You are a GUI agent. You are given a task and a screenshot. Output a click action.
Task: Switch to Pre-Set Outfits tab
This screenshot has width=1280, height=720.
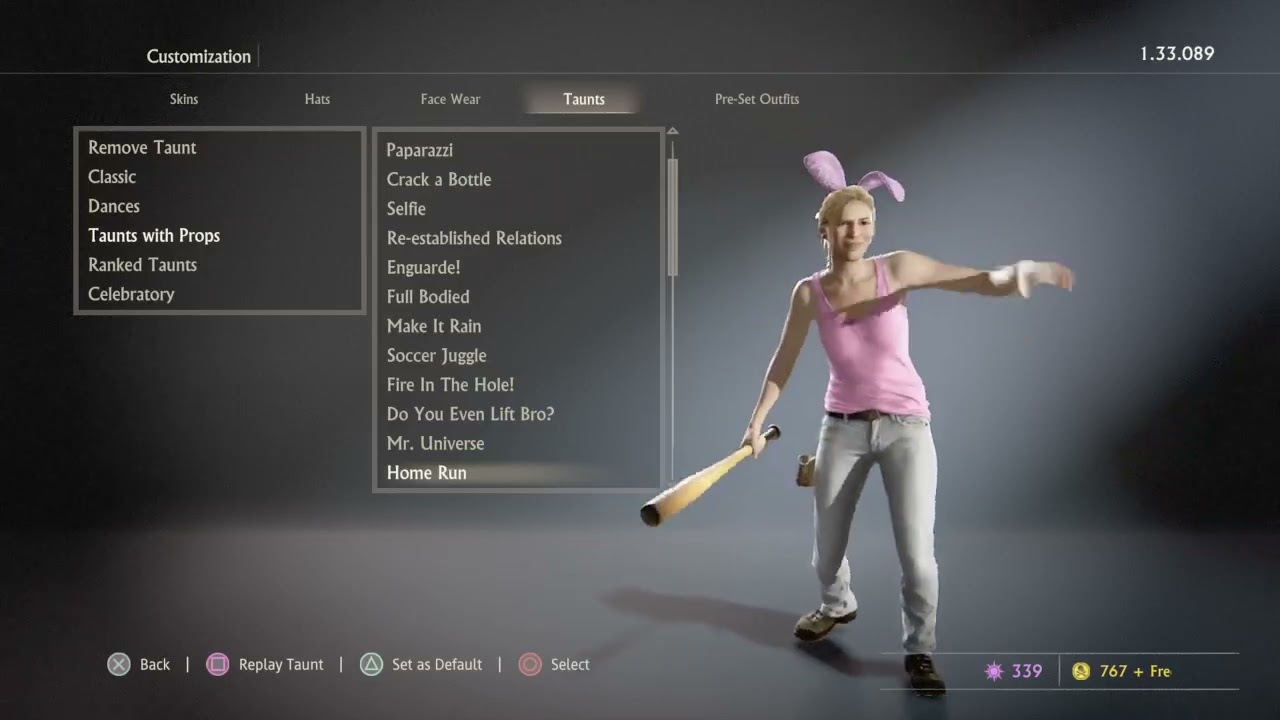pyautogui.click(x=756, y=99)
